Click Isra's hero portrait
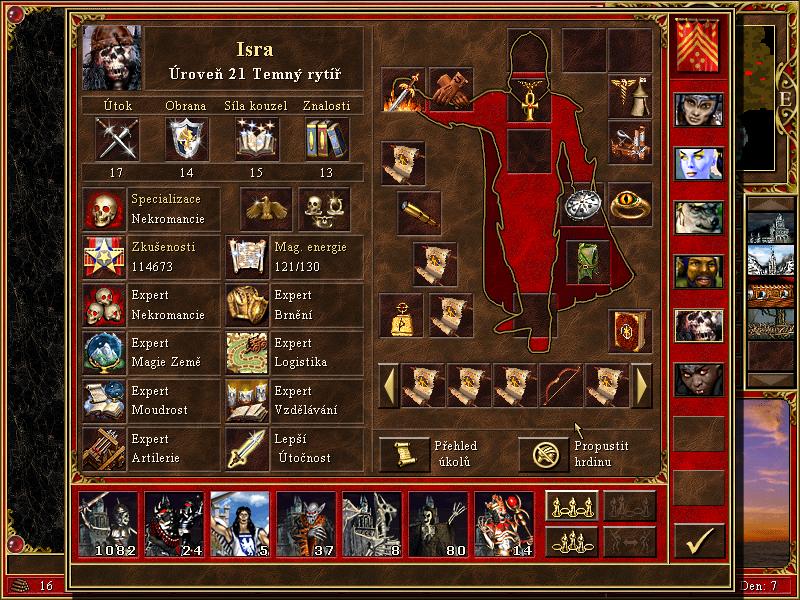This screenshot has height=600, width=800. click(x=112, y=56)
